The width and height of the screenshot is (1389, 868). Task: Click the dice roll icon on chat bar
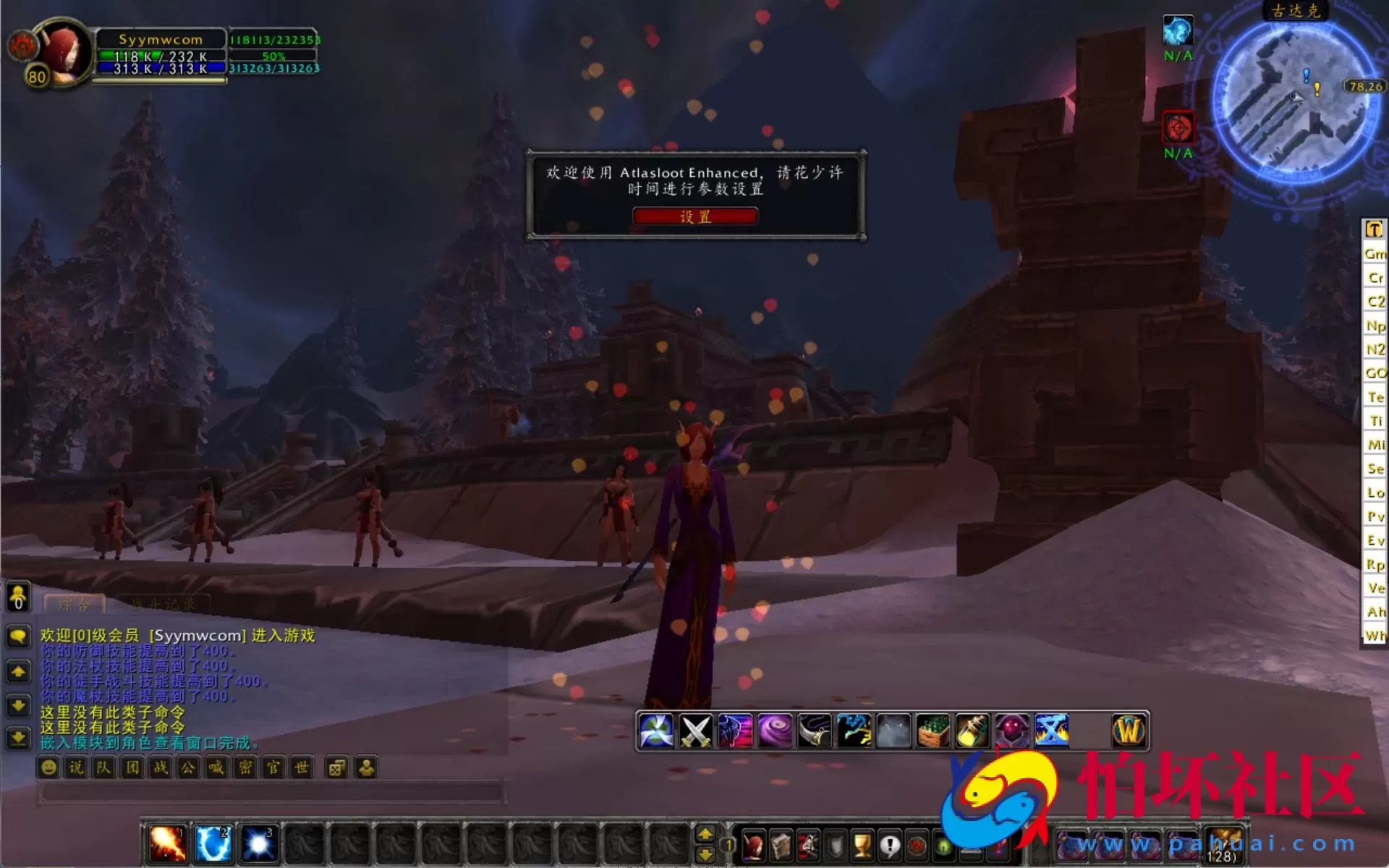(x=337, y=767)
